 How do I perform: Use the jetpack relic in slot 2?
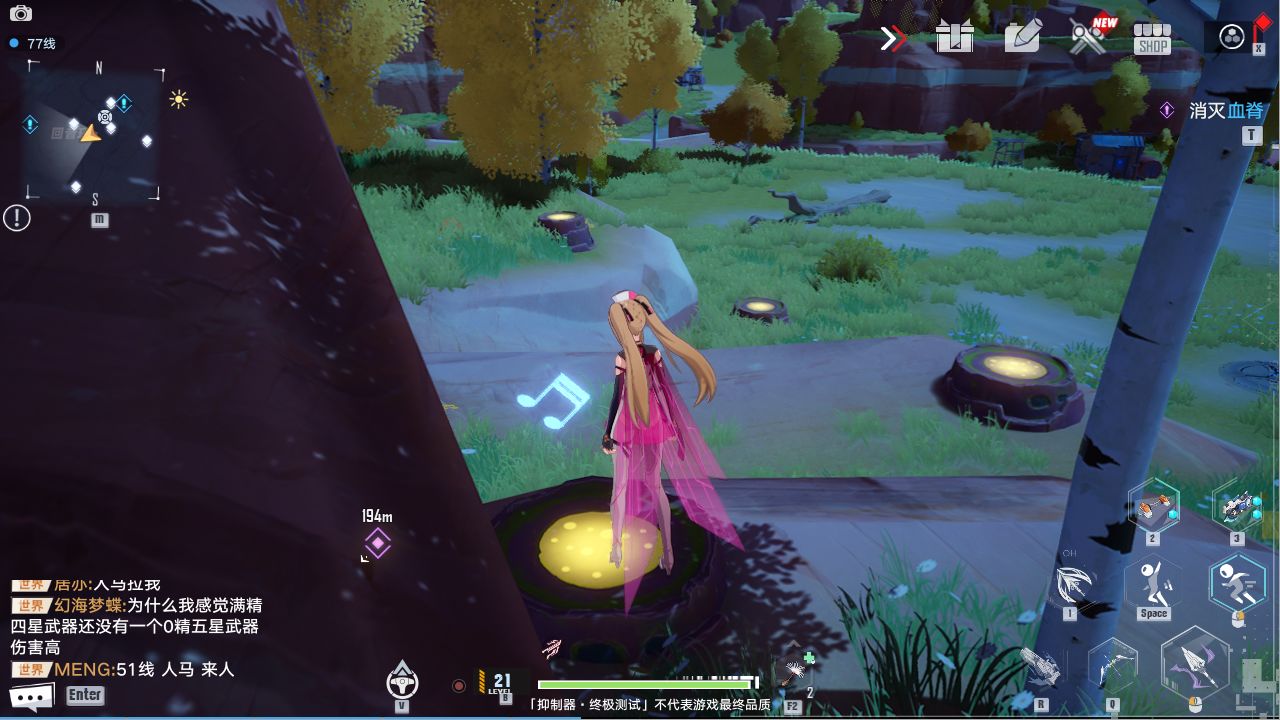(1153, 507)
